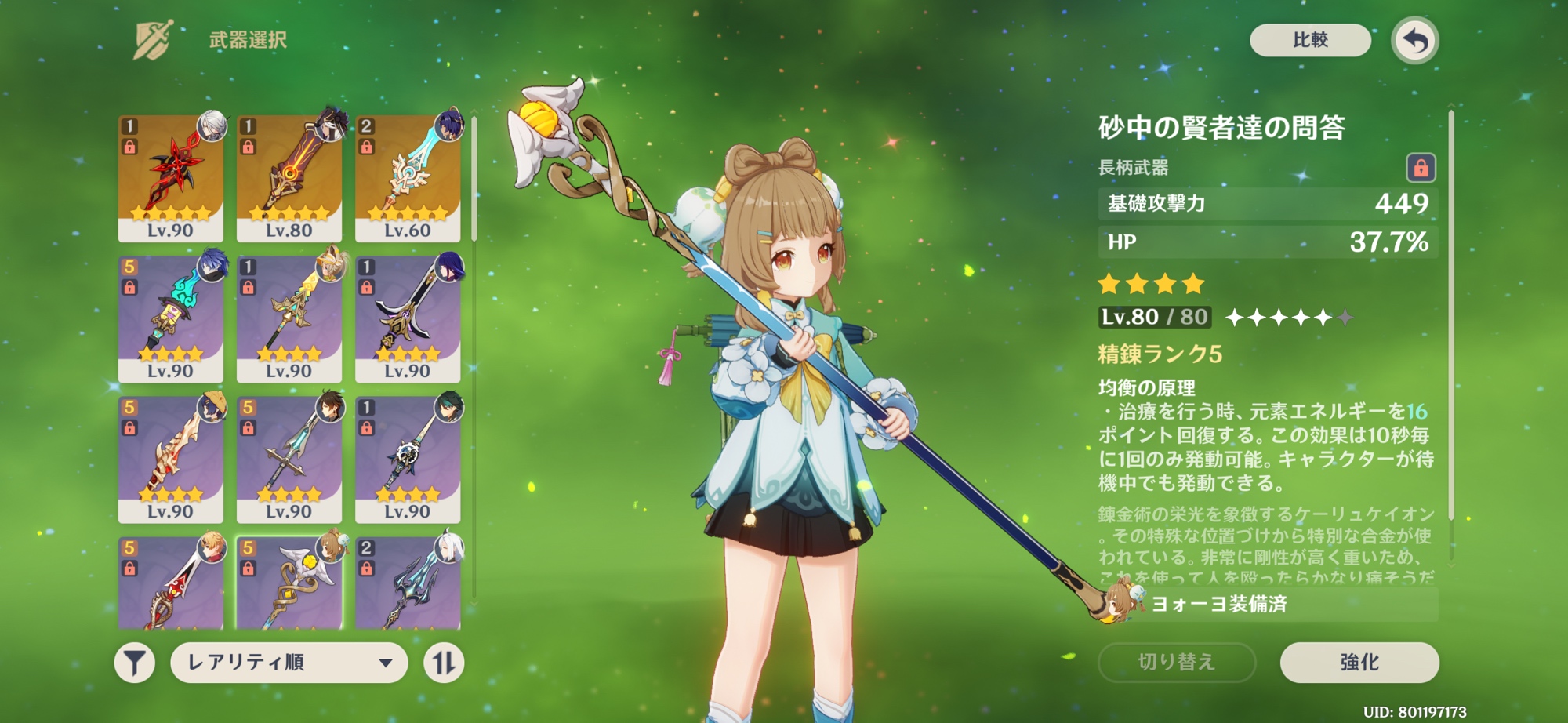1568x723 pixels.
Task: Open the 比較 compare button
Action: pos(1310,40)
